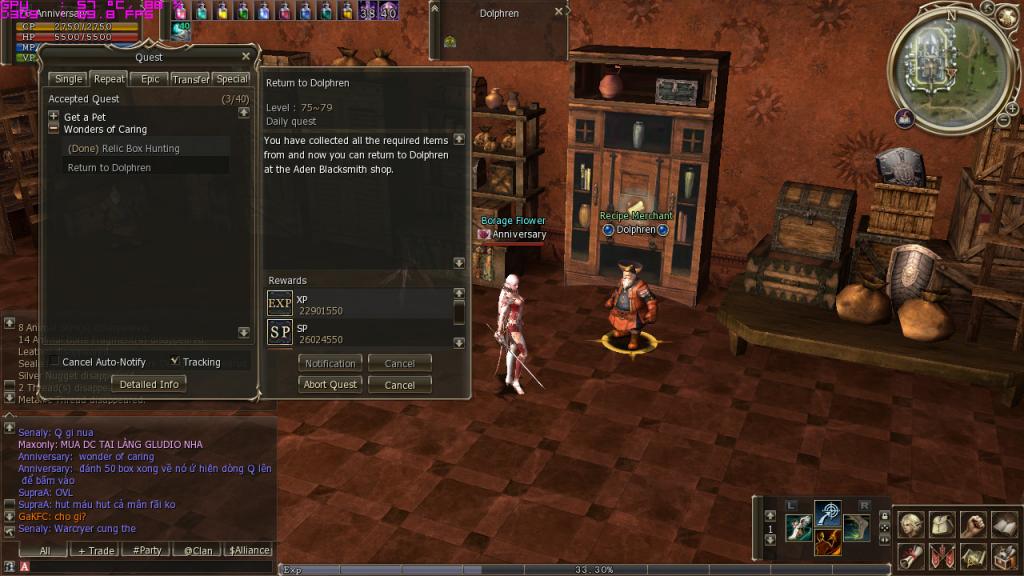This screenshot has height=576, width=1024.
Task: Select the Clan chat tab
Action: tap(197, 550)
